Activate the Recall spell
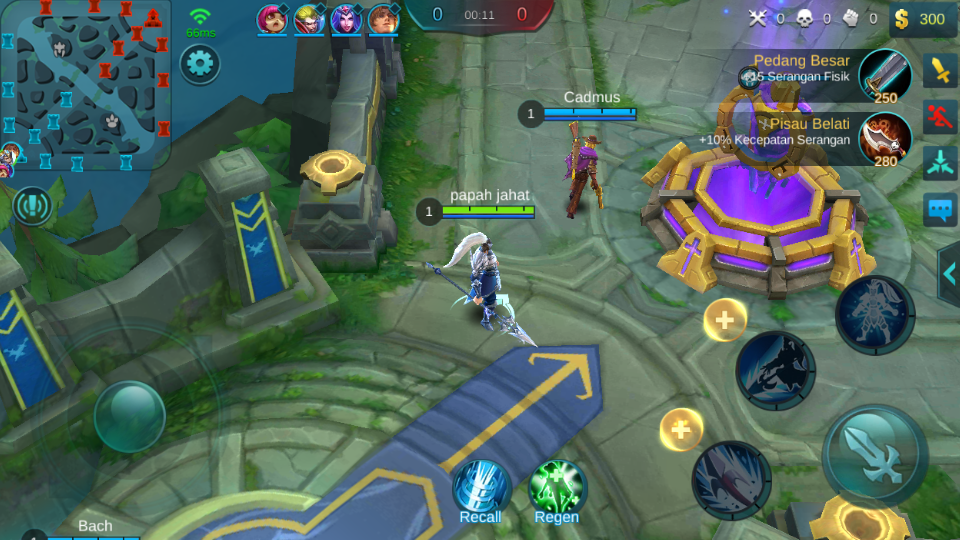This screenshot has width=960, height=540. click(481, 489)
